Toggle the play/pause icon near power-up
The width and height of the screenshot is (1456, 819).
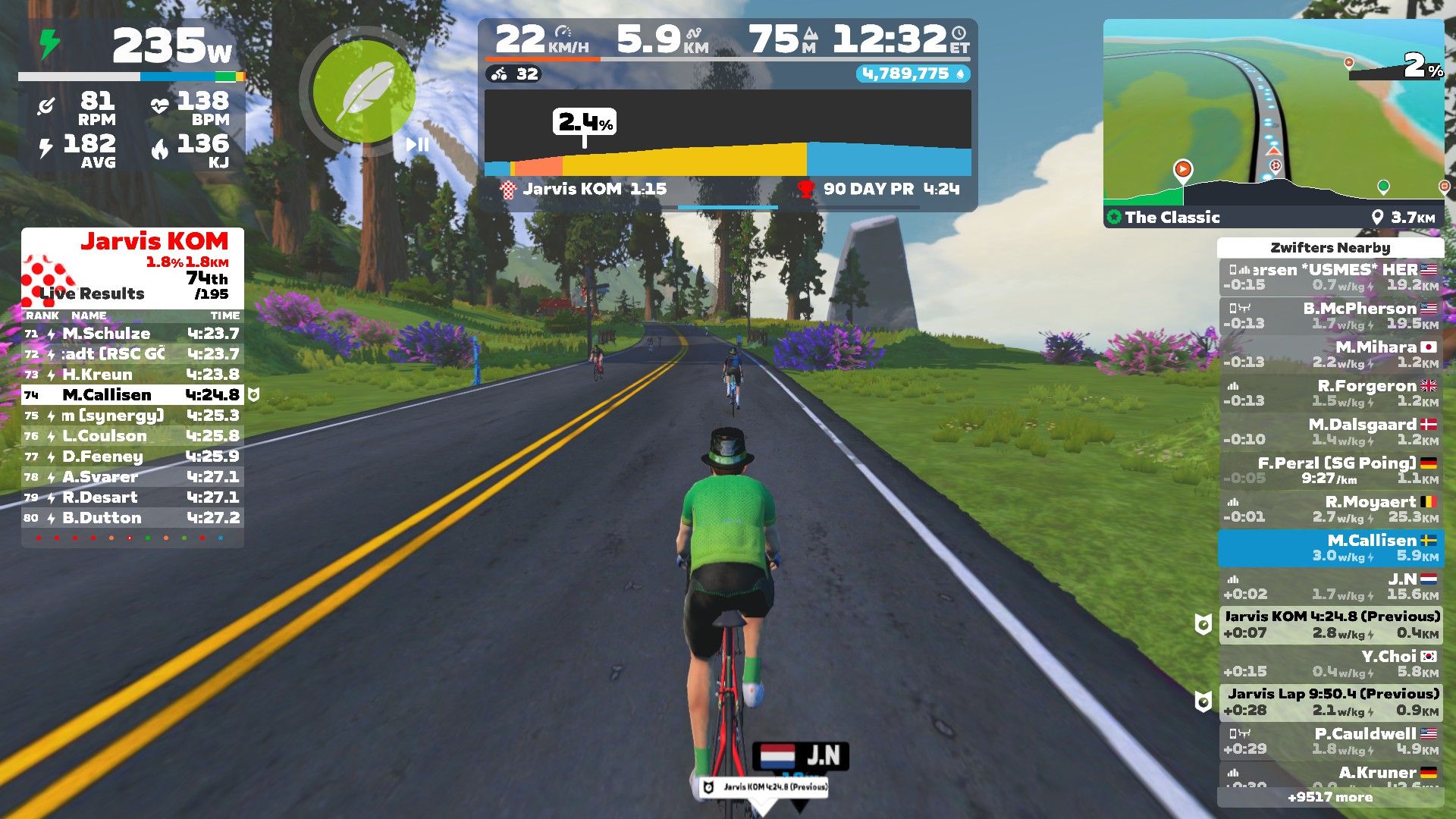point(417,144)
